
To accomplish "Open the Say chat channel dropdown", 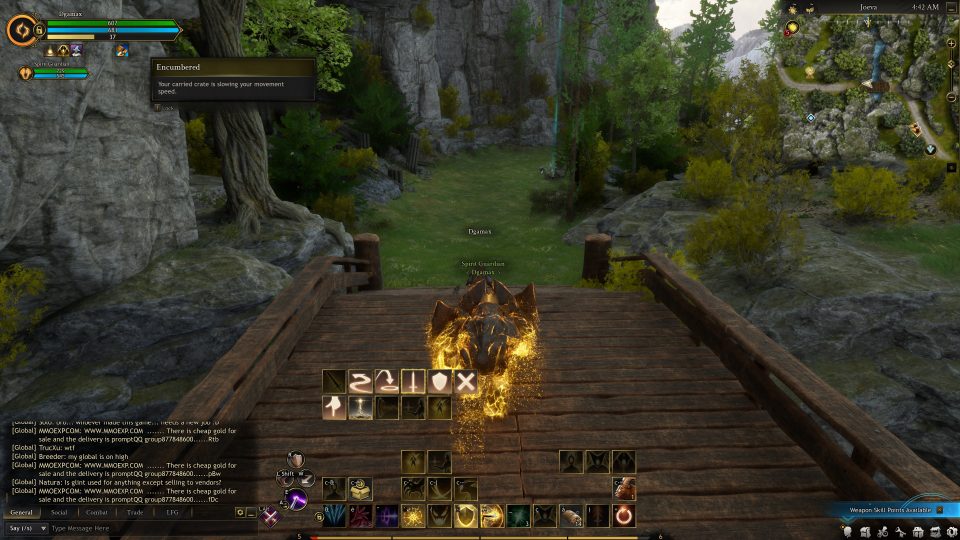I will point(26,528).
